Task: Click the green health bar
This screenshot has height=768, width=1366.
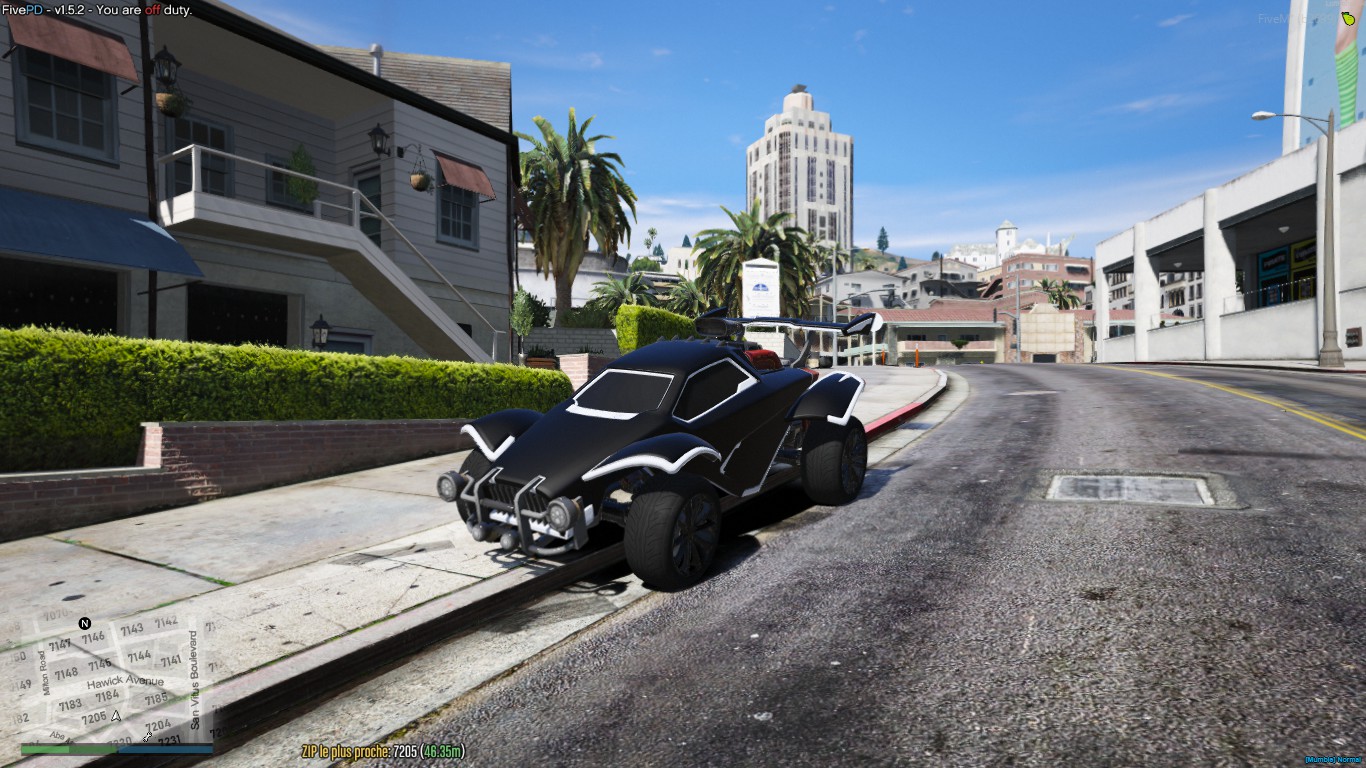Action: [66, 749]
